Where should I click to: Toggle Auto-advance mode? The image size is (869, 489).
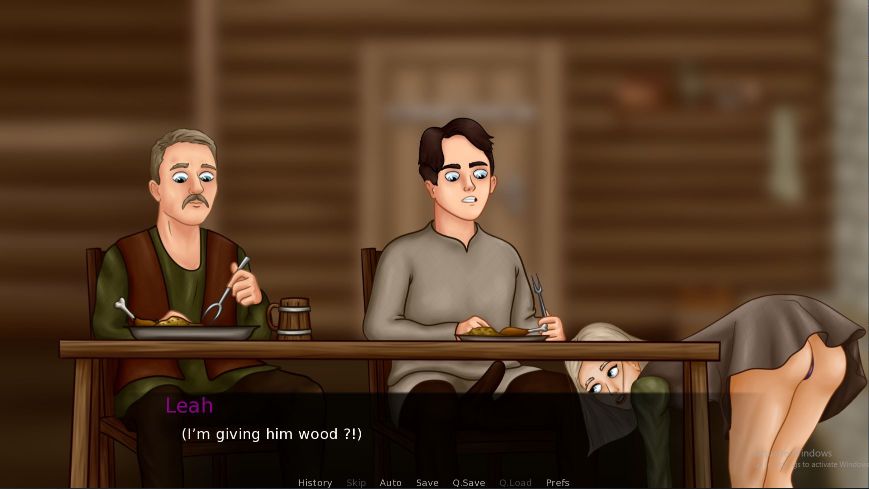point(390,483)
